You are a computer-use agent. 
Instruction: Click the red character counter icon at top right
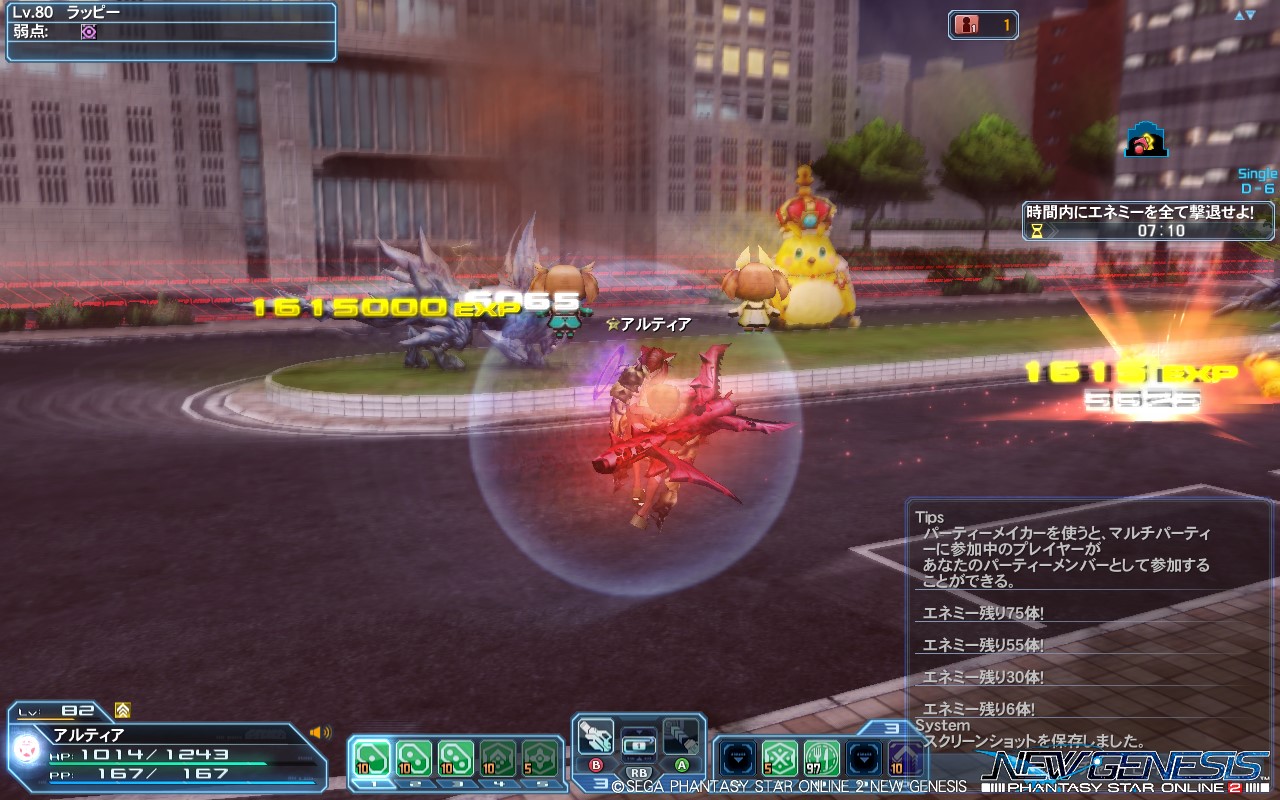965,25
